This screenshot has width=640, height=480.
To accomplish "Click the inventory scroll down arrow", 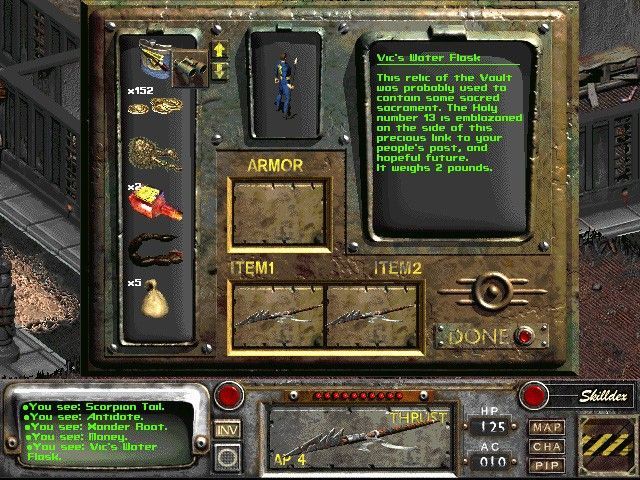I will point(220,70).
